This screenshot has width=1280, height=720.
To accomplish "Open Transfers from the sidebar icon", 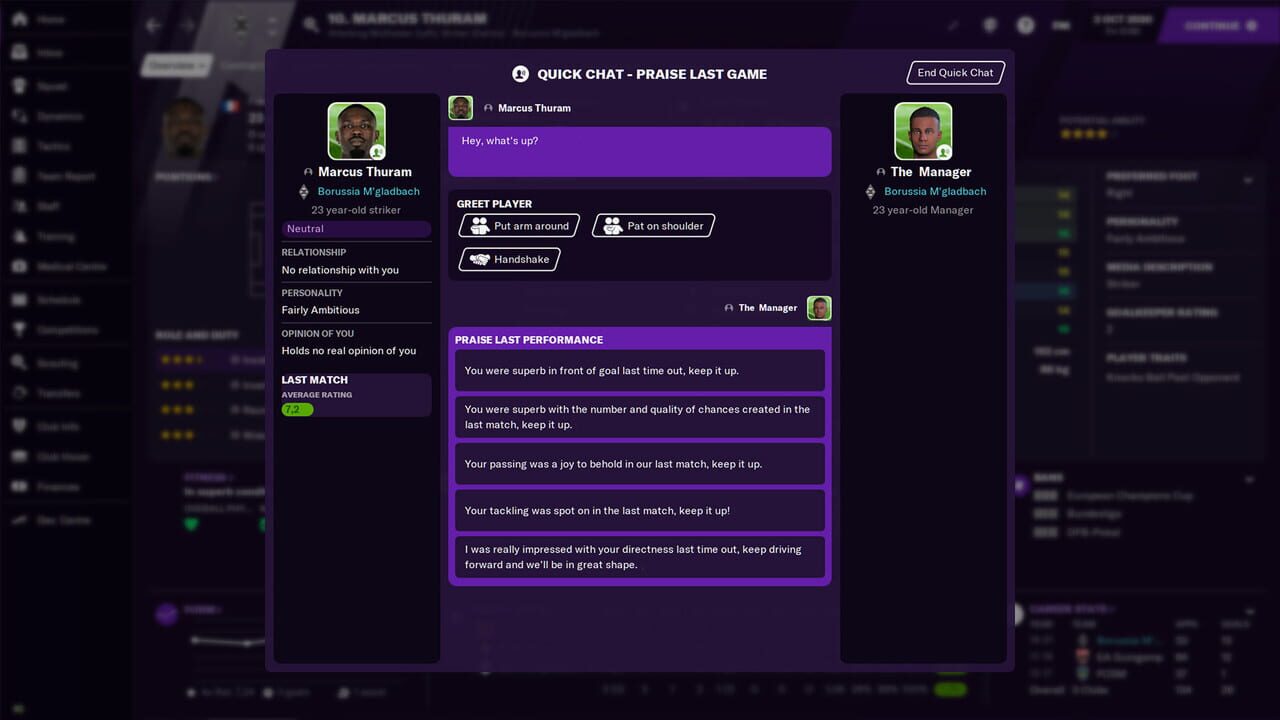I will [22, 392].
